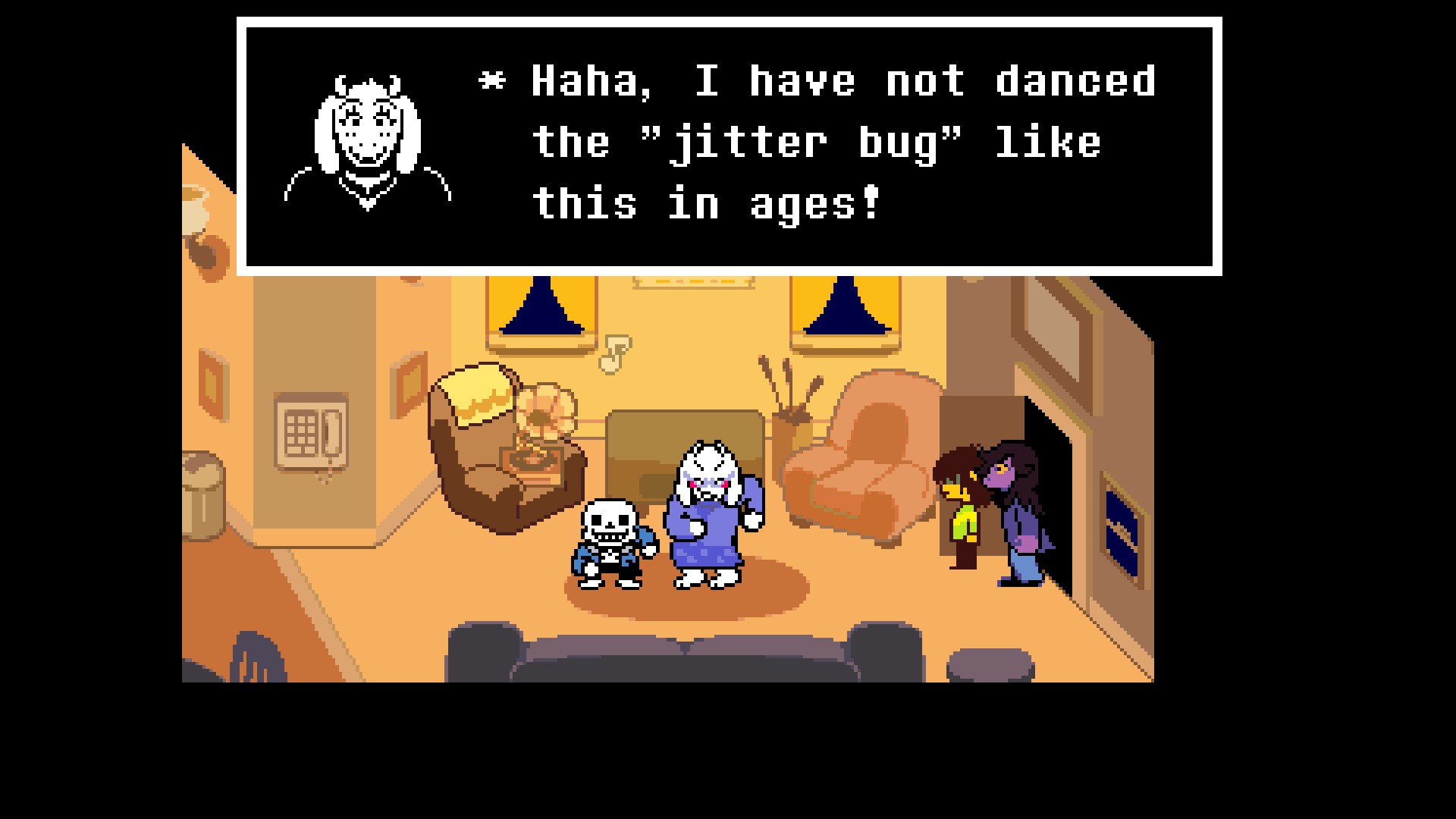Viewport: 1456px width, 819px height.
Task: Click the gramophone horn speaker
Action: (x=546, y=409)
